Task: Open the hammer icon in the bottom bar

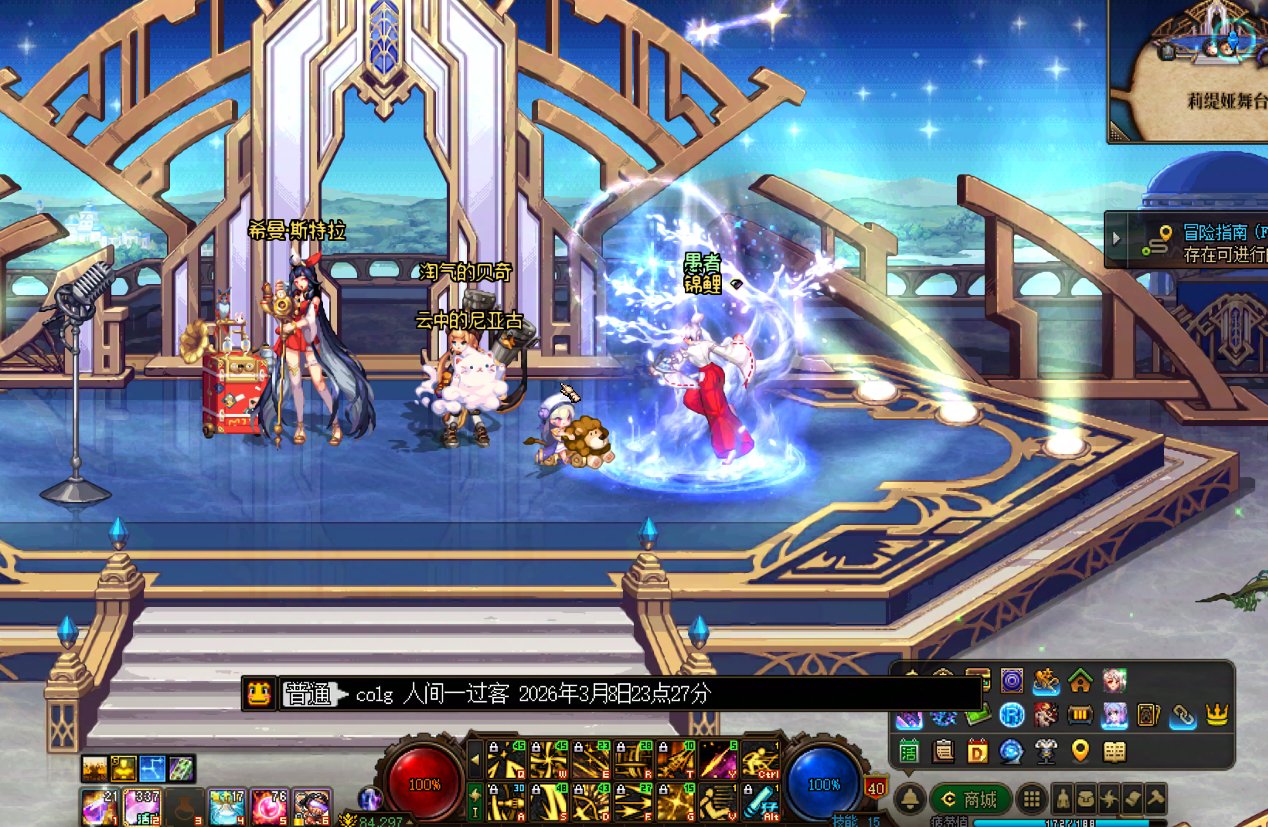Action: pos(1155,799)
